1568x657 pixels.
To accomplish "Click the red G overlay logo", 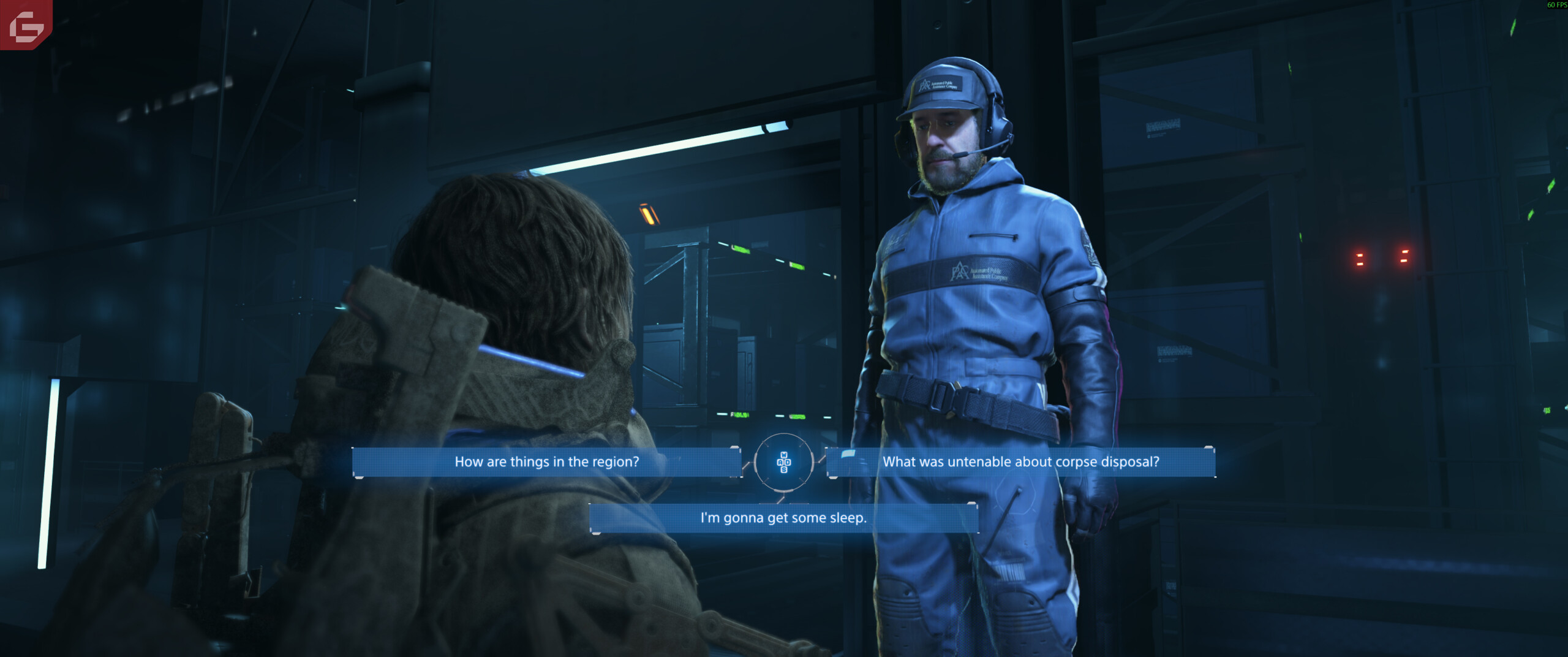I will pos(26,25).
